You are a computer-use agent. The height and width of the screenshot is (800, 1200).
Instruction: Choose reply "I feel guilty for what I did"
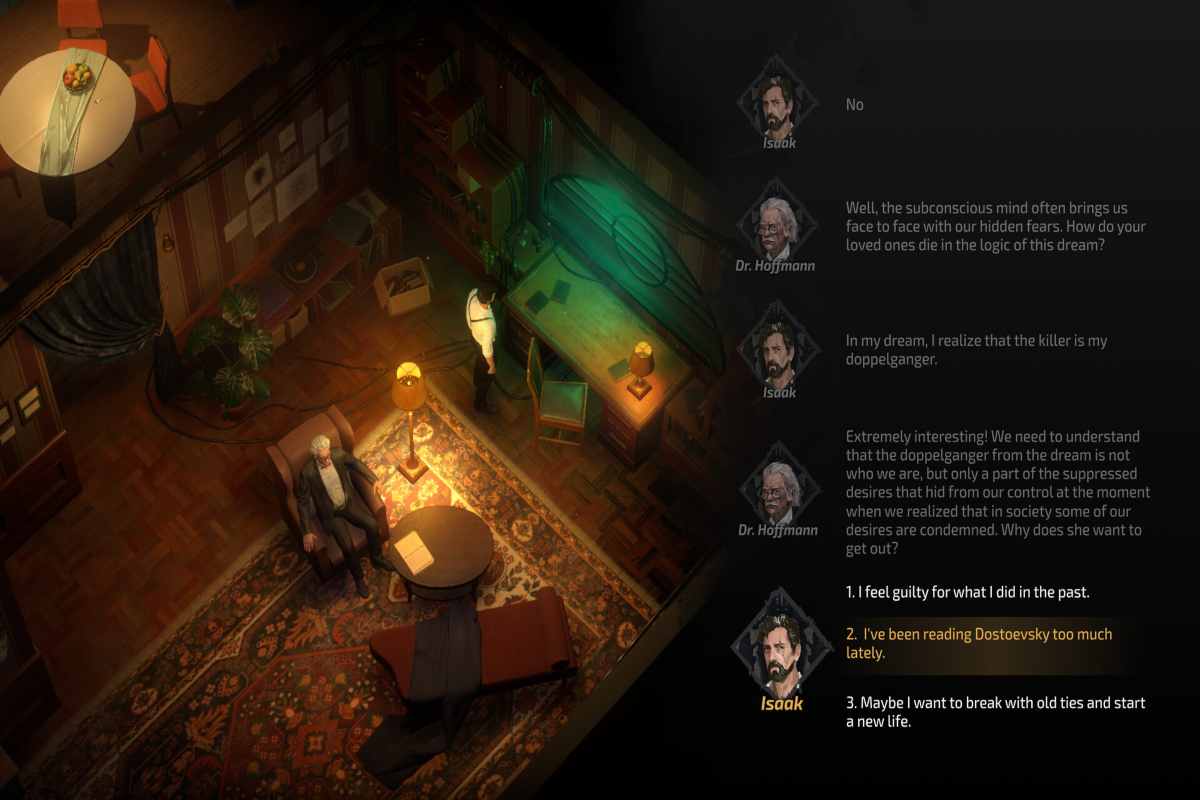point(967,592)
